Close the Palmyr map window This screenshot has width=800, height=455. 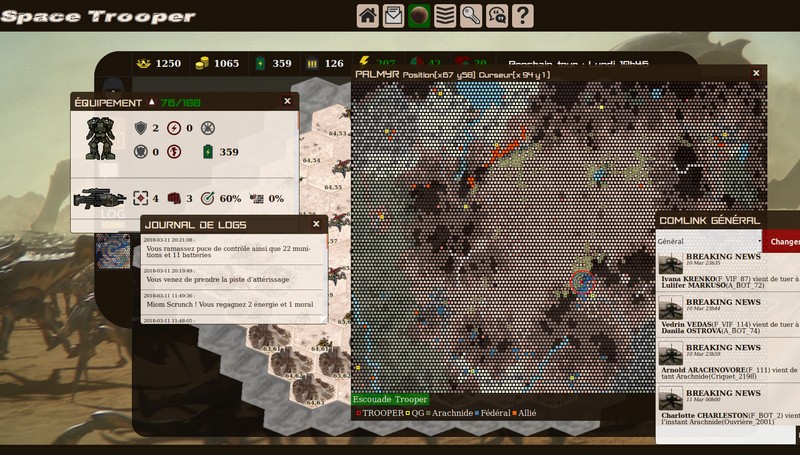(757, 74)
